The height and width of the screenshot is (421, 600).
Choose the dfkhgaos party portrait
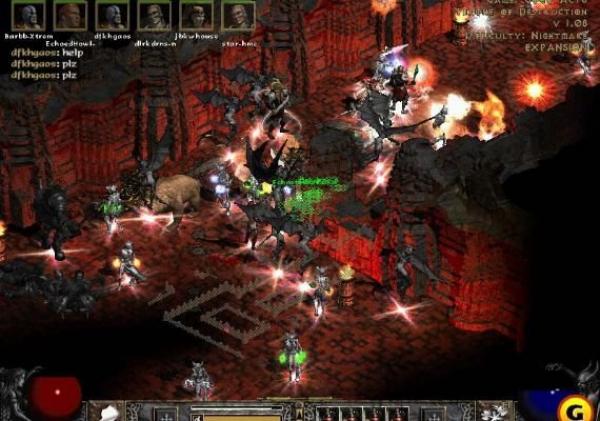pos(112,16)
